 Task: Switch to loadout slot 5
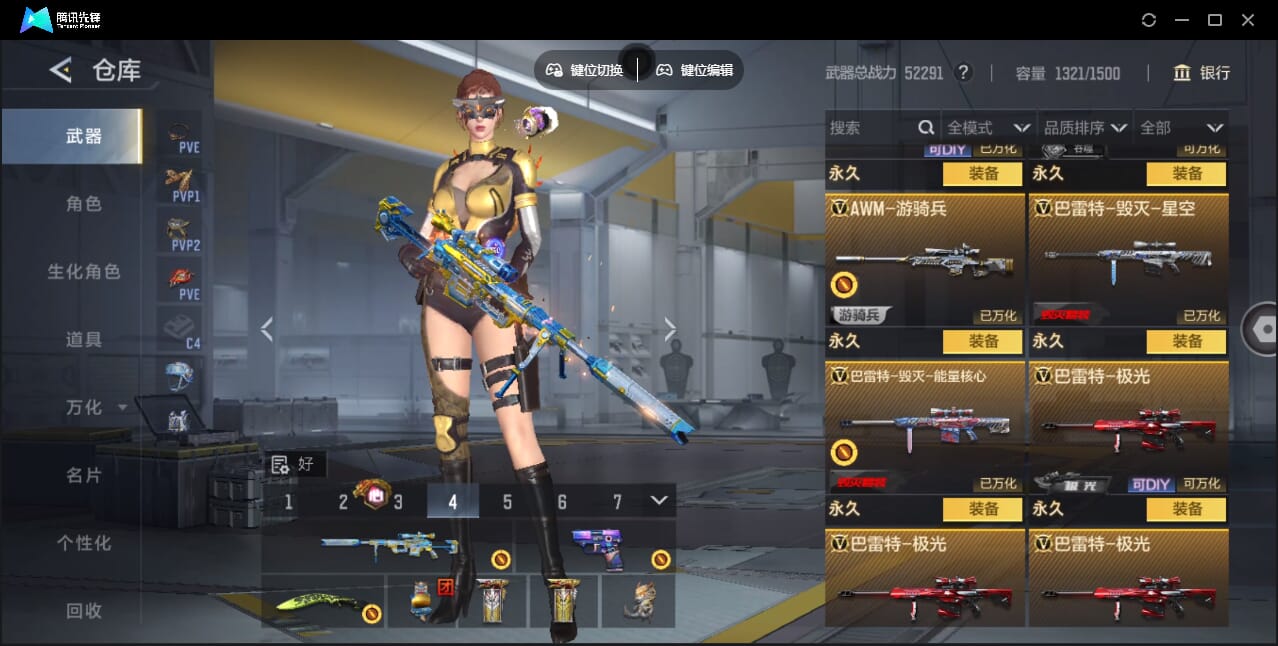pos(507,502)
